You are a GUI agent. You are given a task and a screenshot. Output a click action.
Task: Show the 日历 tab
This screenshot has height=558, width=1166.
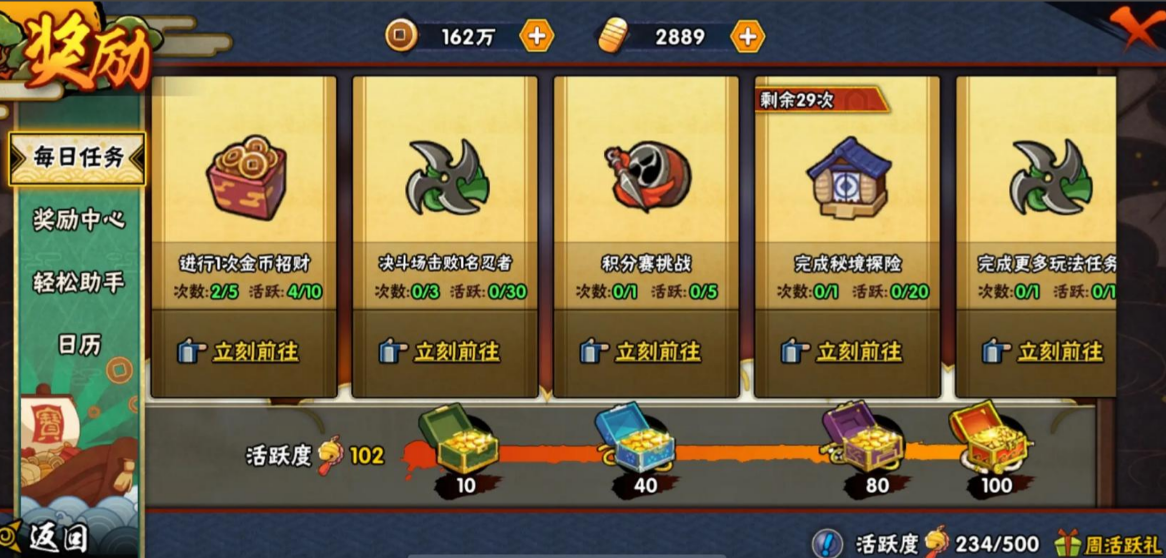click(x=79, y=345)
